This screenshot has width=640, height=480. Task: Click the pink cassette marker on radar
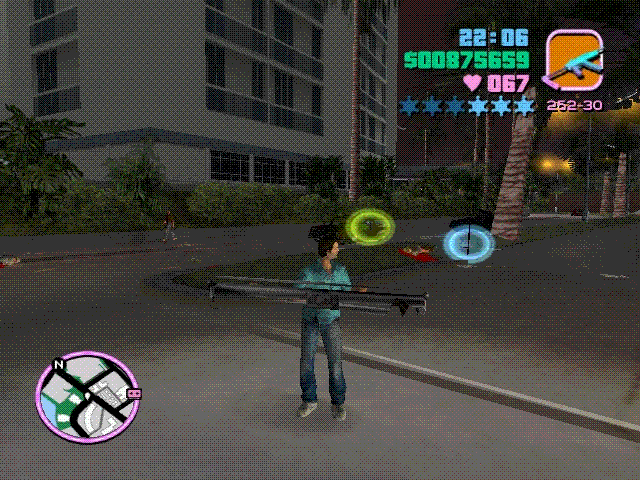pos(134,394)
